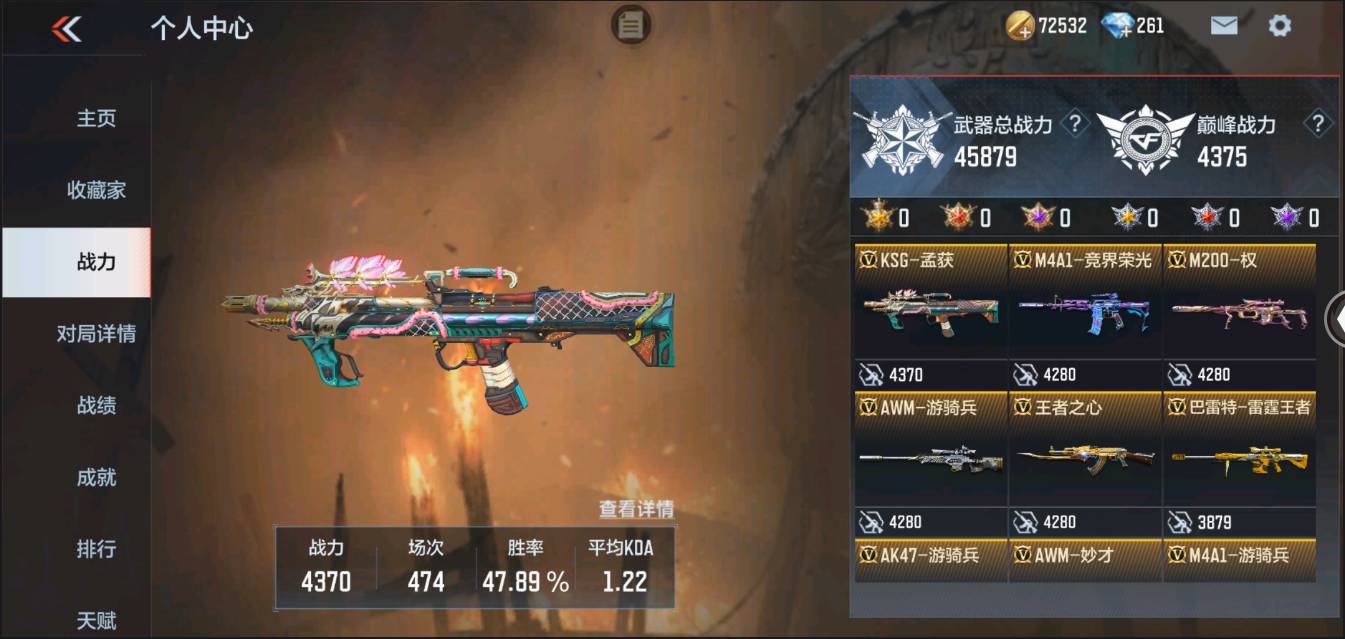Show the 战绩 tab
The height and width of the screenshot is (639, 1345).
[x=96, y=406]
